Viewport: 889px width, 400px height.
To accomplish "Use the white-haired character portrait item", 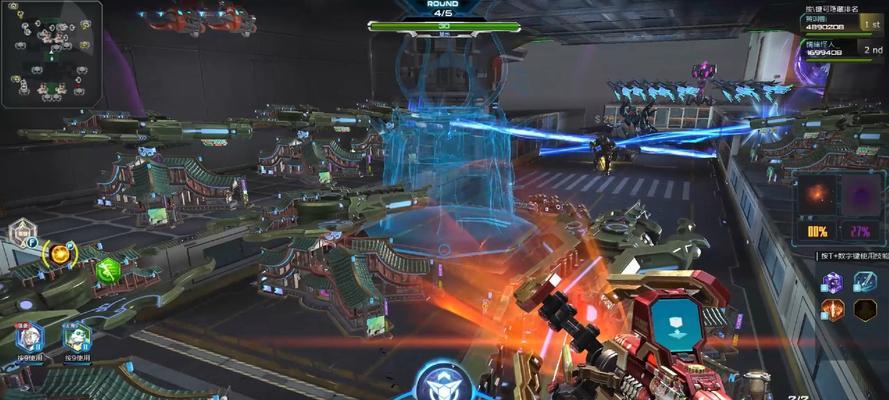I will tap(29, 336).
